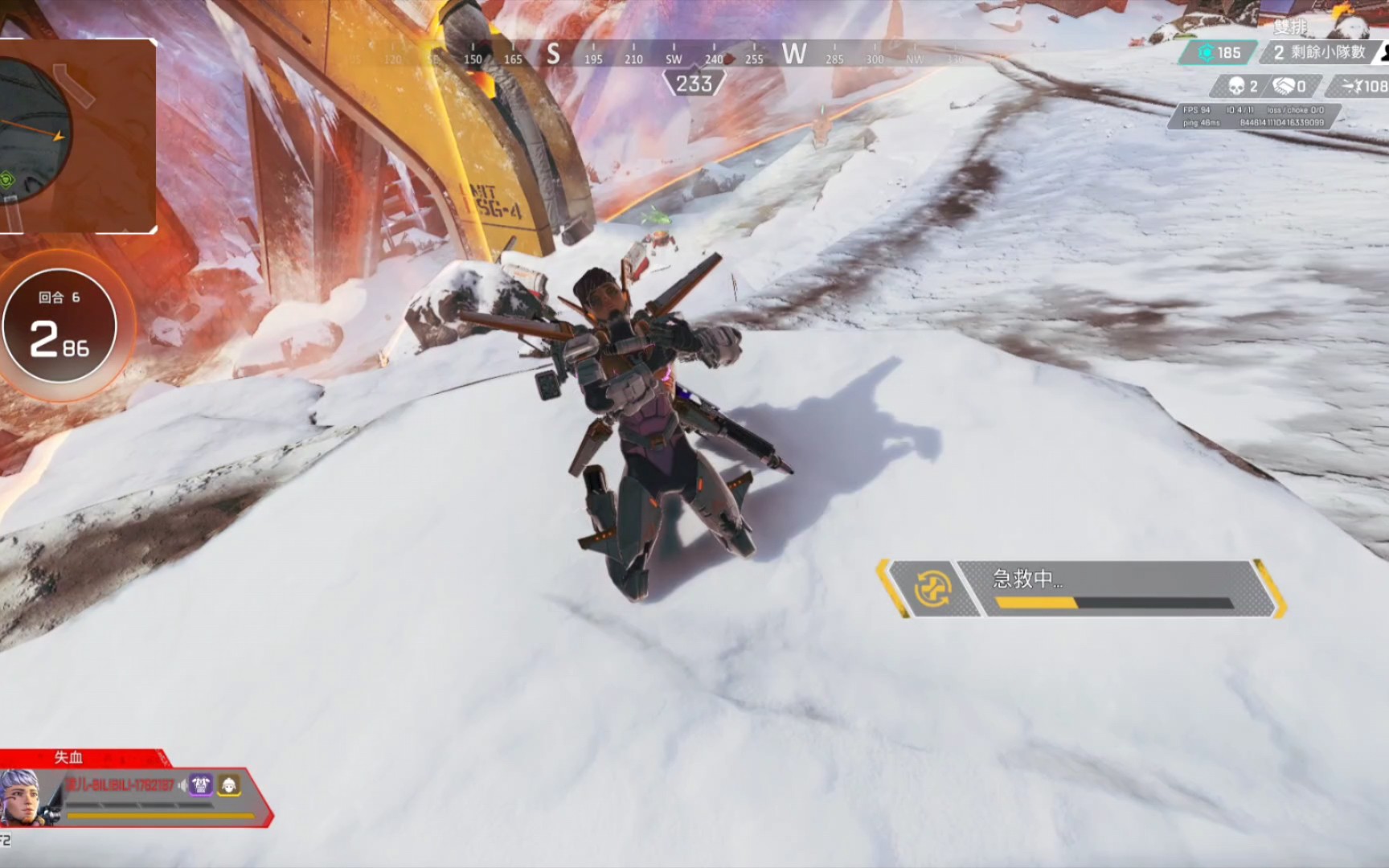The image size is (1389, 868).
Task: Click the handshake assists icon
Action: tap(1284, 86)
